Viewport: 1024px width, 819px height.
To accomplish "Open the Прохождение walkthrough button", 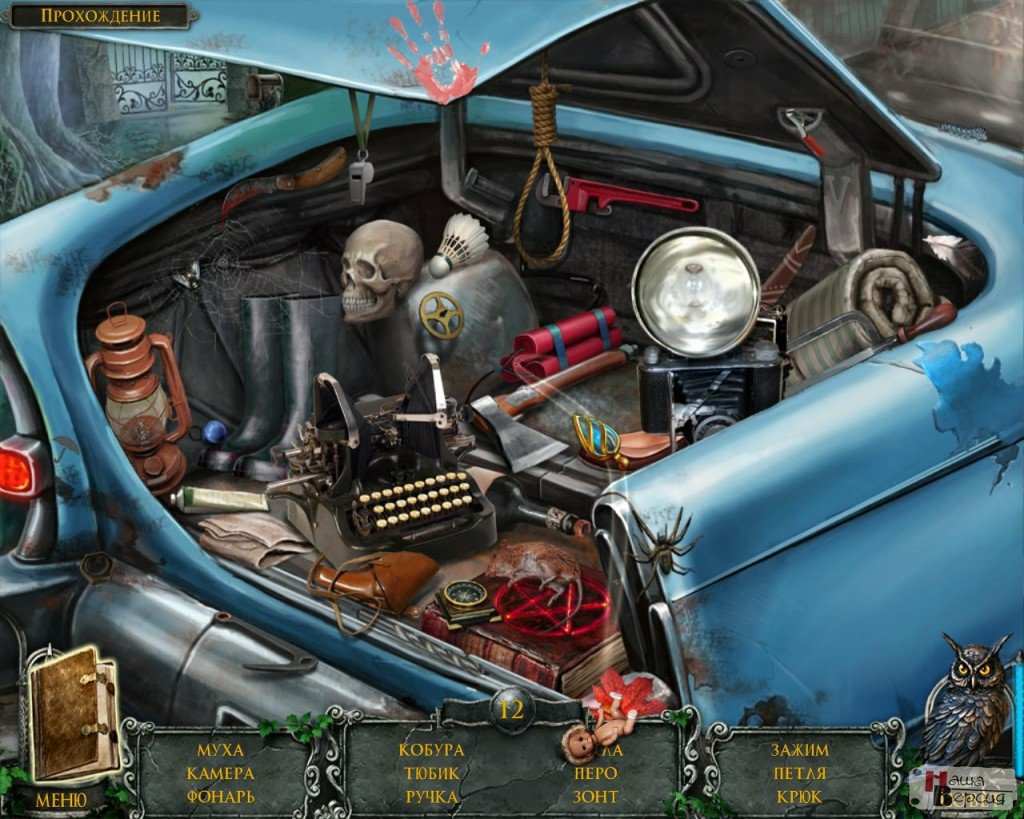I will 100,16.
